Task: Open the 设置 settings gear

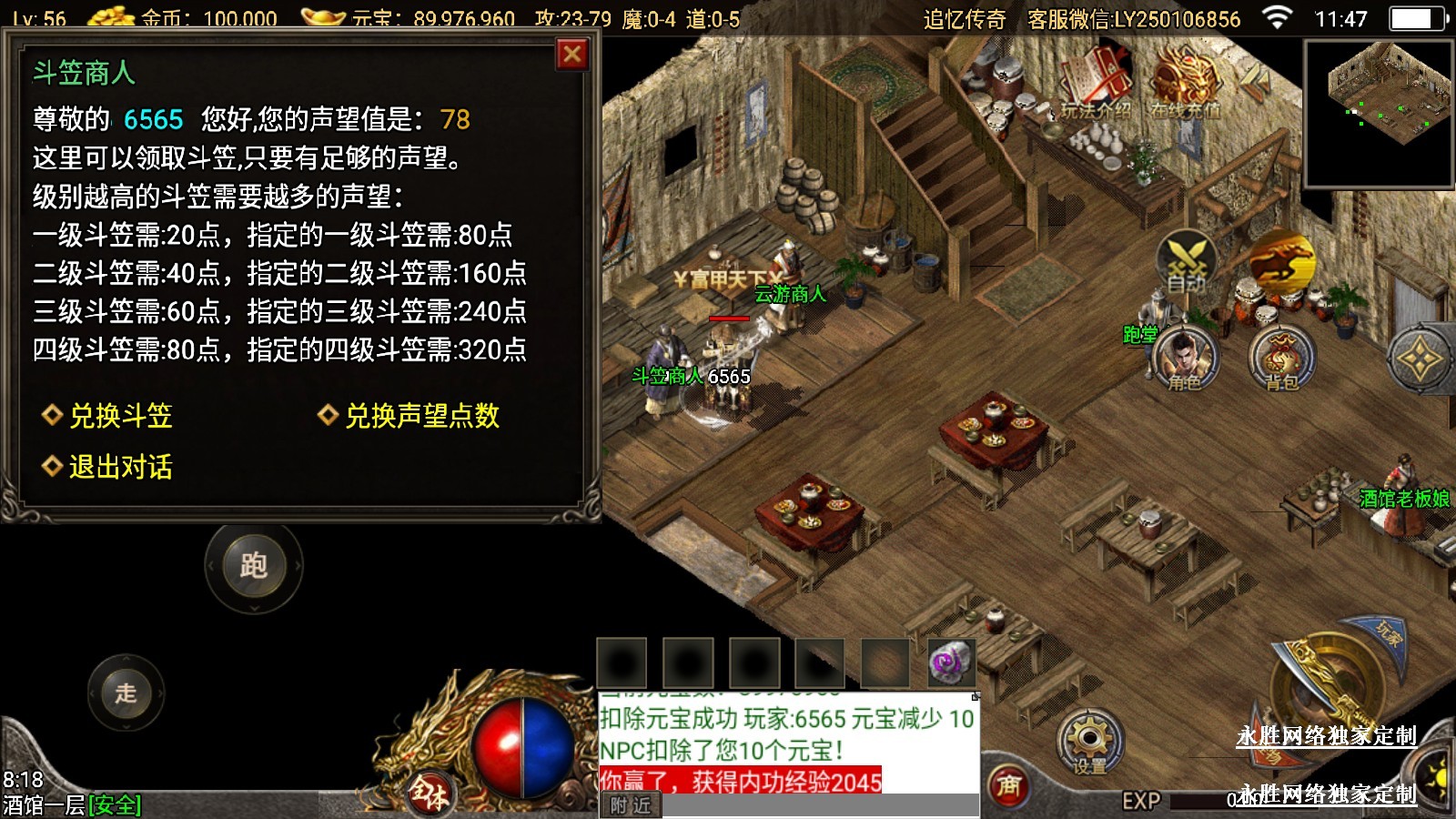Action: coord(1088,742)
